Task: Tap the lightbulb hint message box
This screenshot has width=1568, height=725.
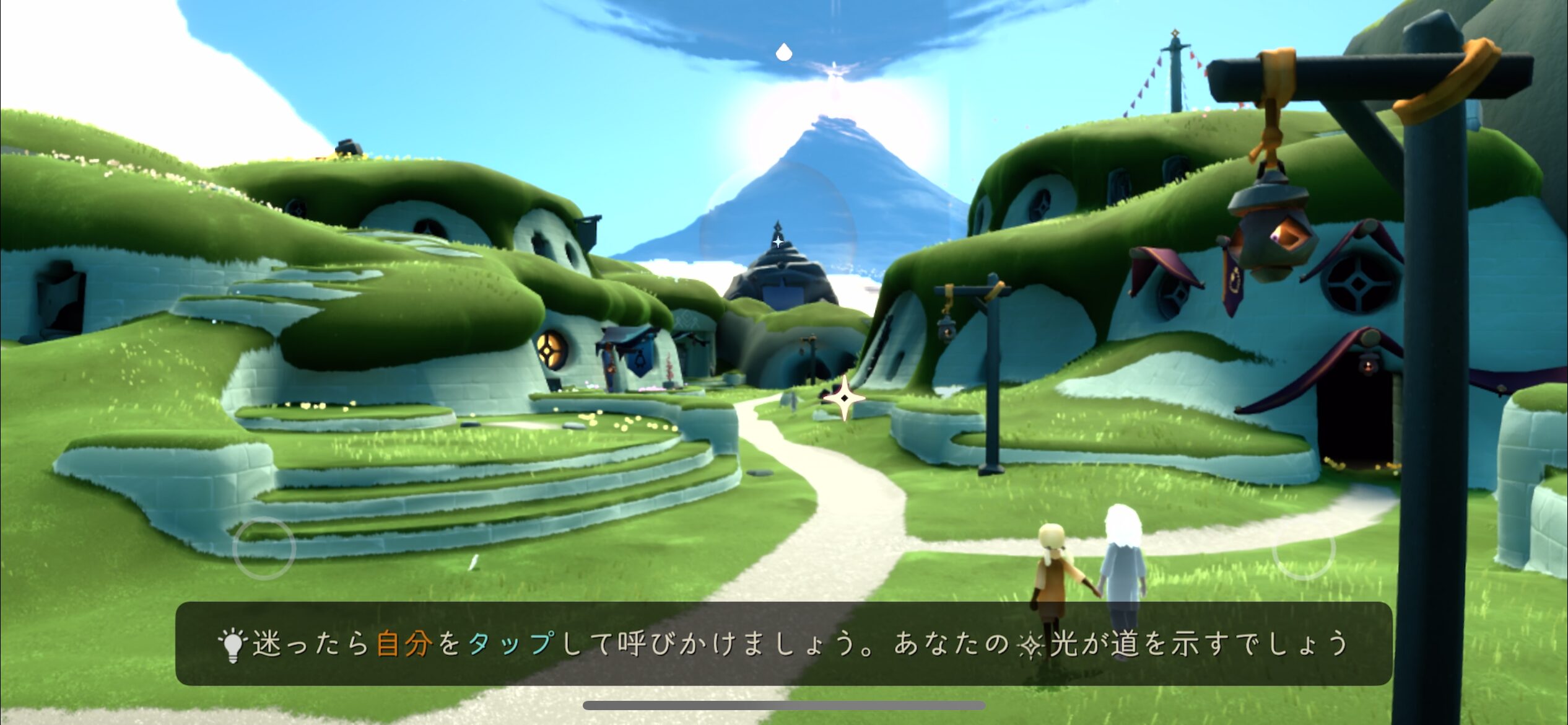Action: tap(784, 643)
